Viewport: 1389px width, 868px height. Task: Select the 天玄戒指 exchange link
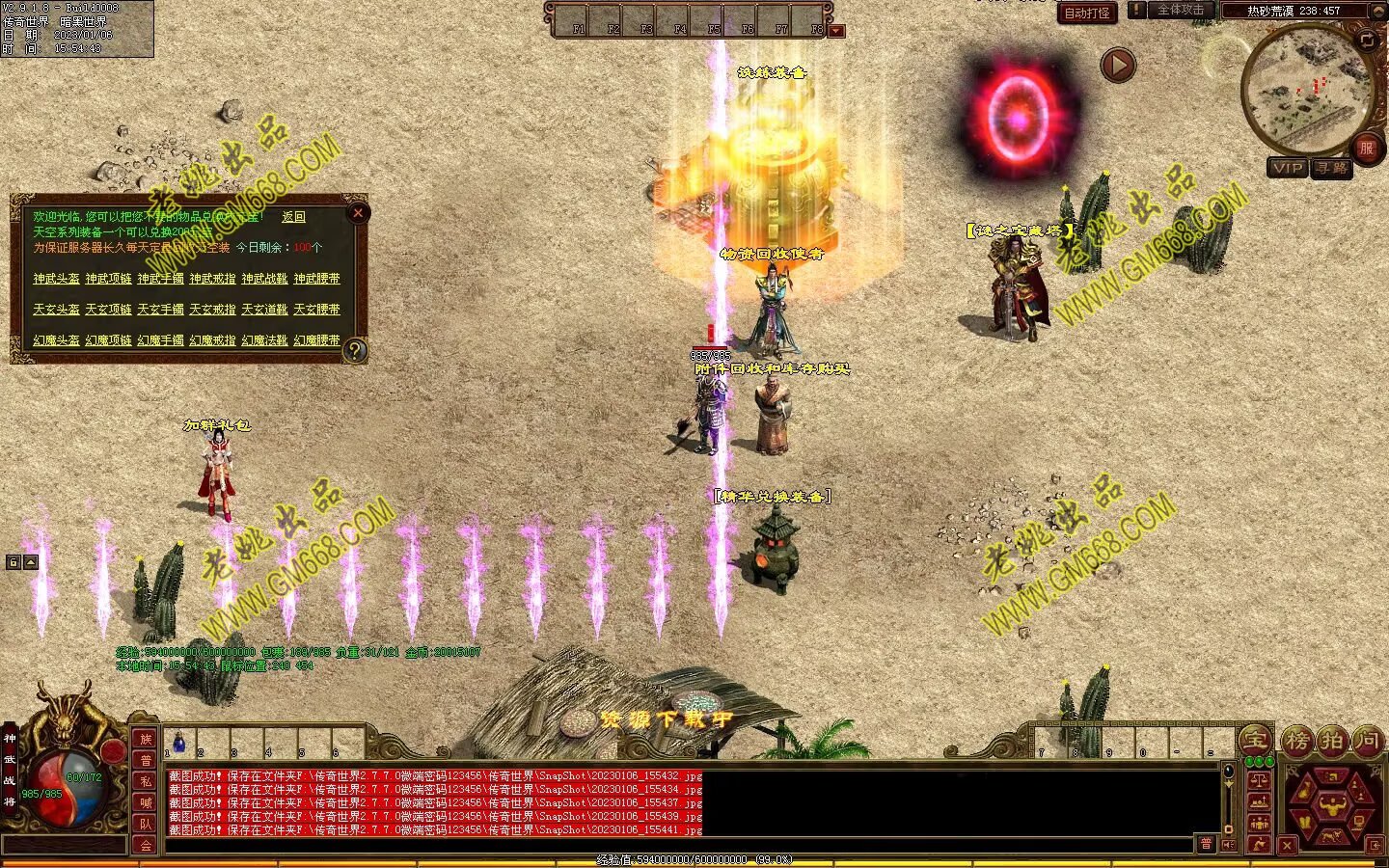[212, 310]
